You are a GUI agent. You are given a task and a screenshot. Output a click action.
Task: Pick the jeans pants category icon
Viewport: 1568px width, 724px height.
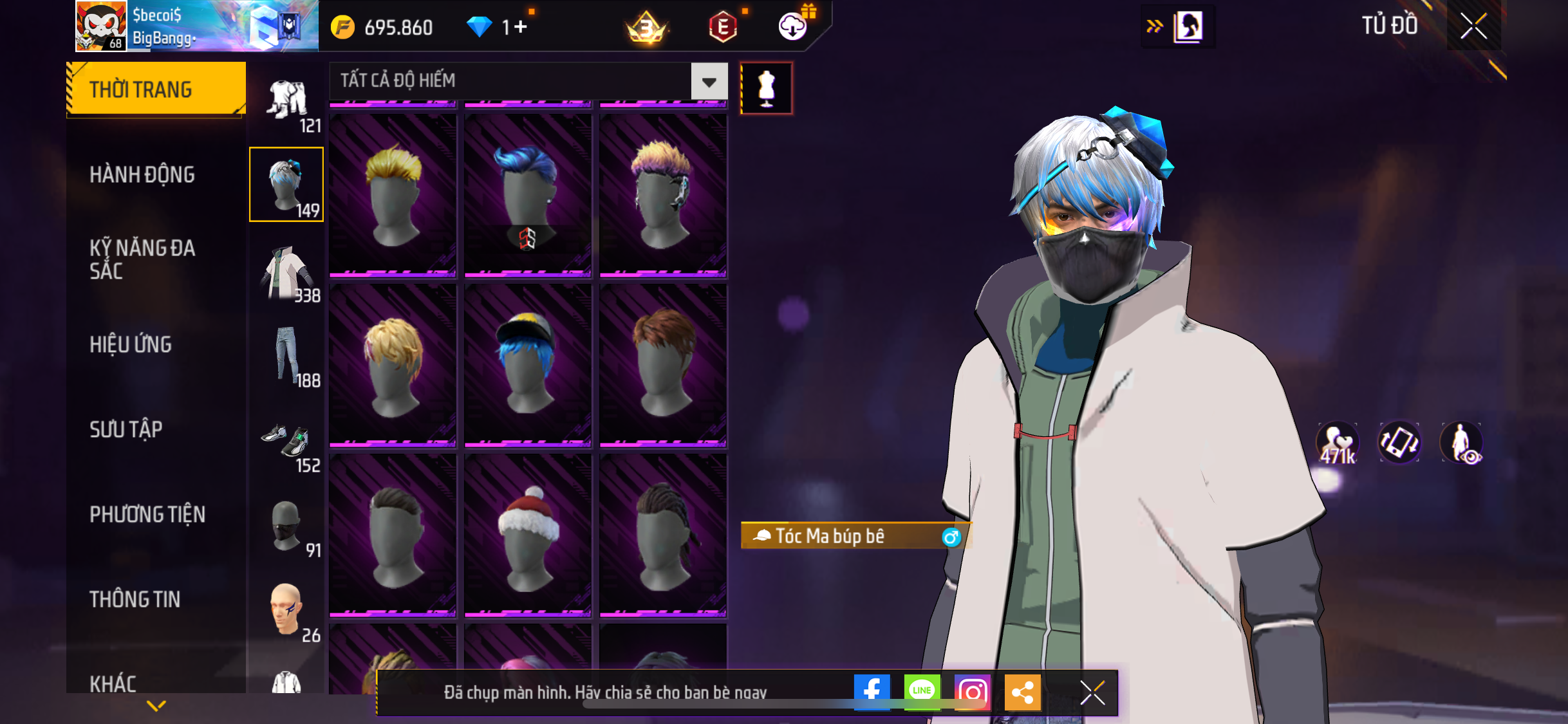tap(287, 356)
